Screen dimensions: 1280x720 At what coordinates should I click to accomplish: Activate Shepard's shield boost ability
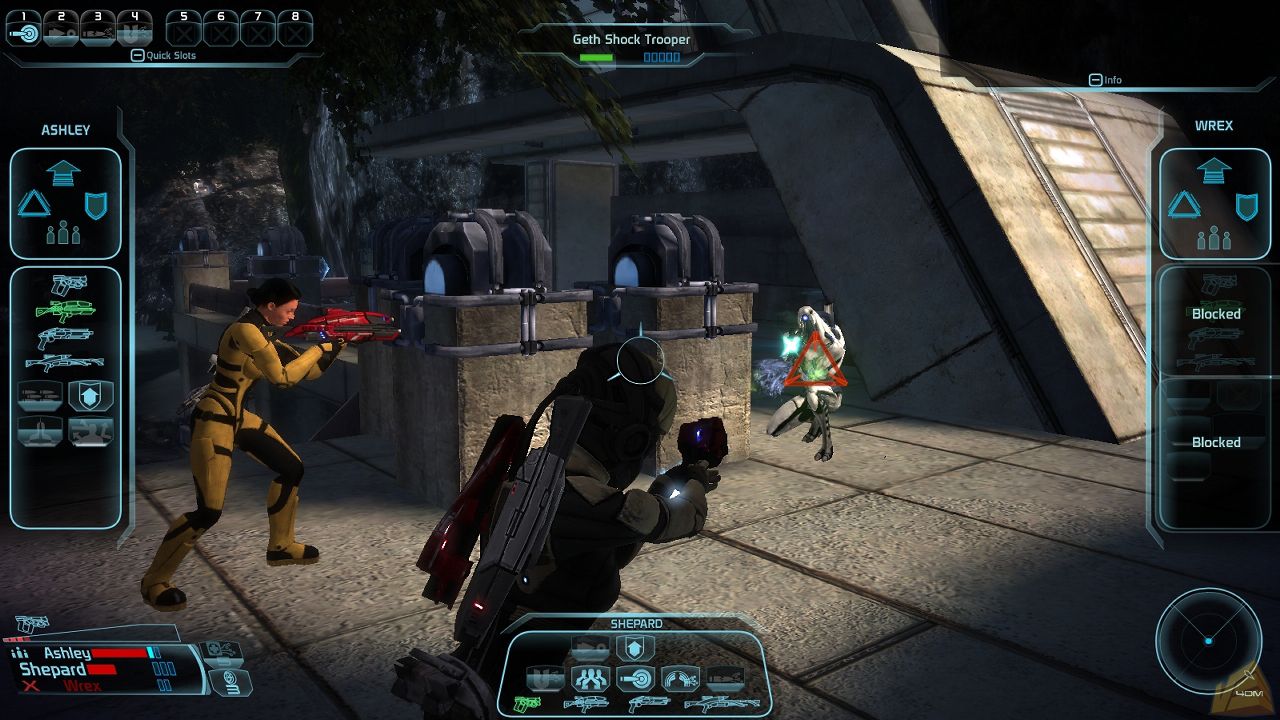coord(634,650)
